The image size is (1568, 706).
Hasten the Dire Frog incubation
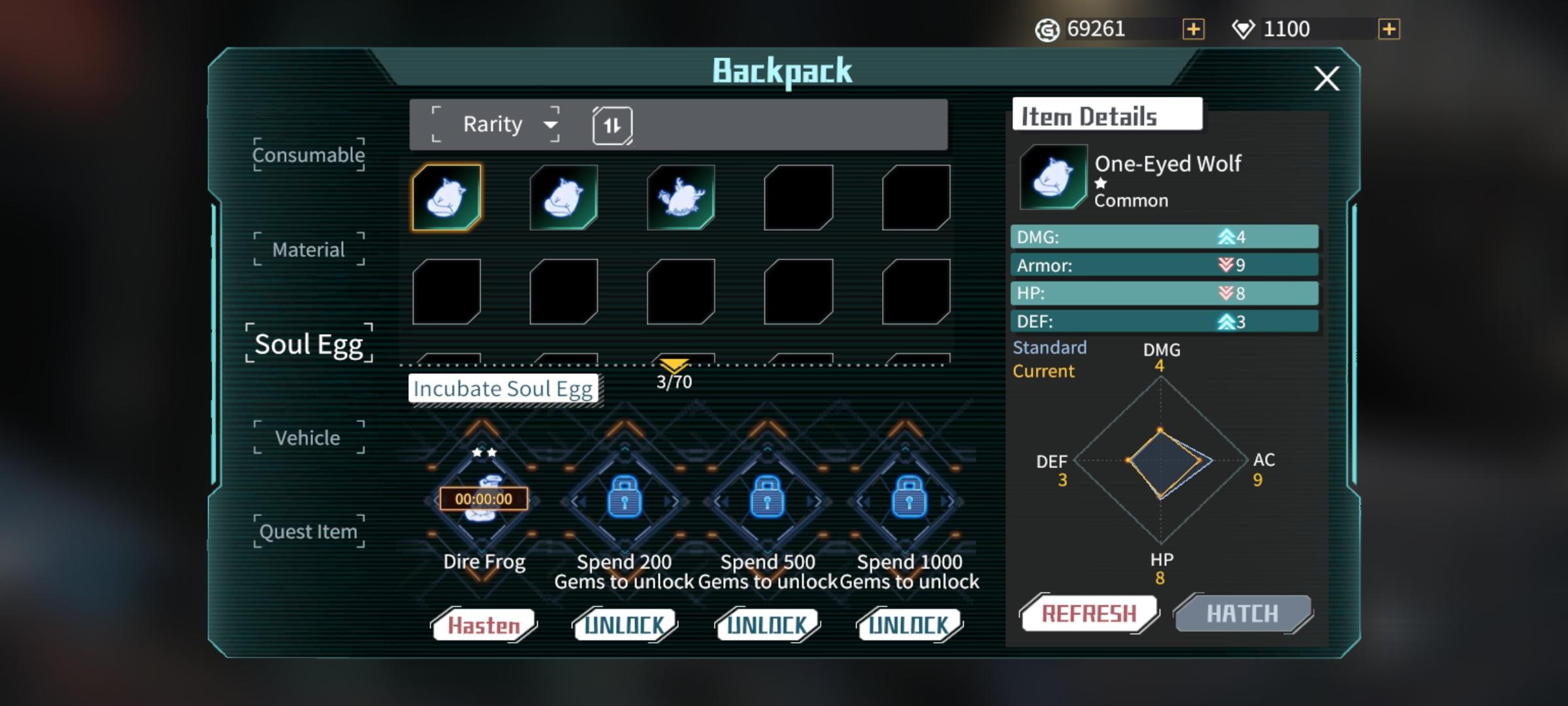(x=483, y=626)
